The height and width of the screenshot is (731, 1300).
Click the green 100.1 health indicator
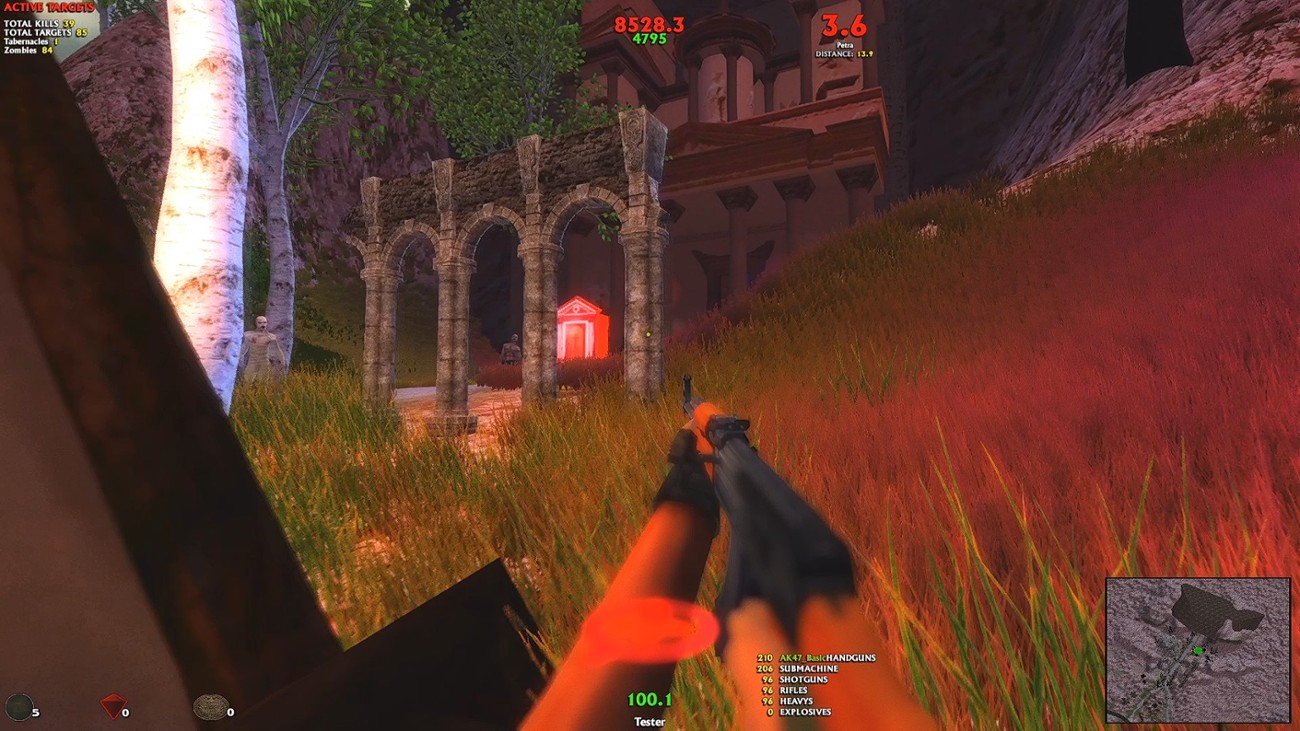pyautogui.click(x=648, y=699)
